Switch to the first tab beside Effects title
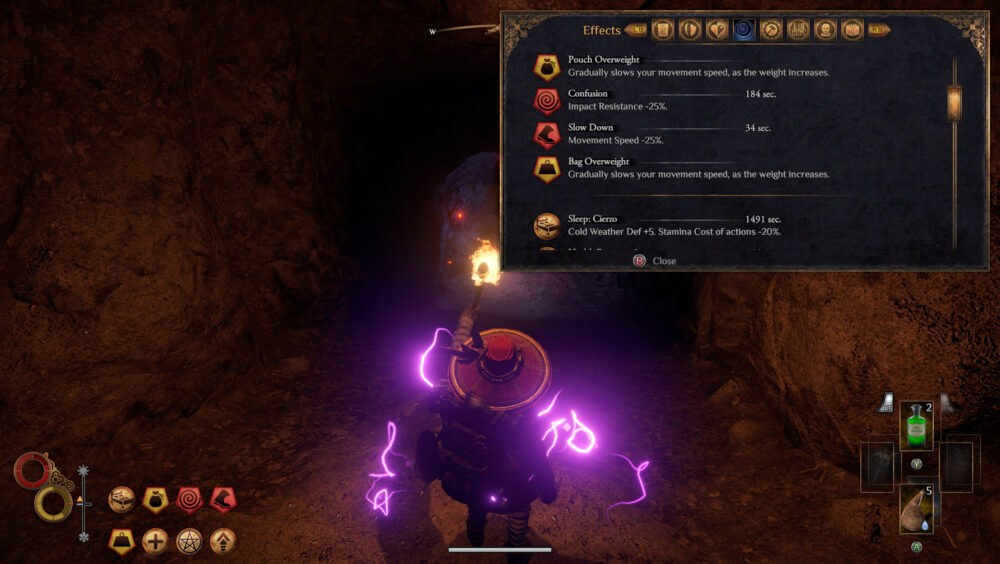 pos(663,30)
